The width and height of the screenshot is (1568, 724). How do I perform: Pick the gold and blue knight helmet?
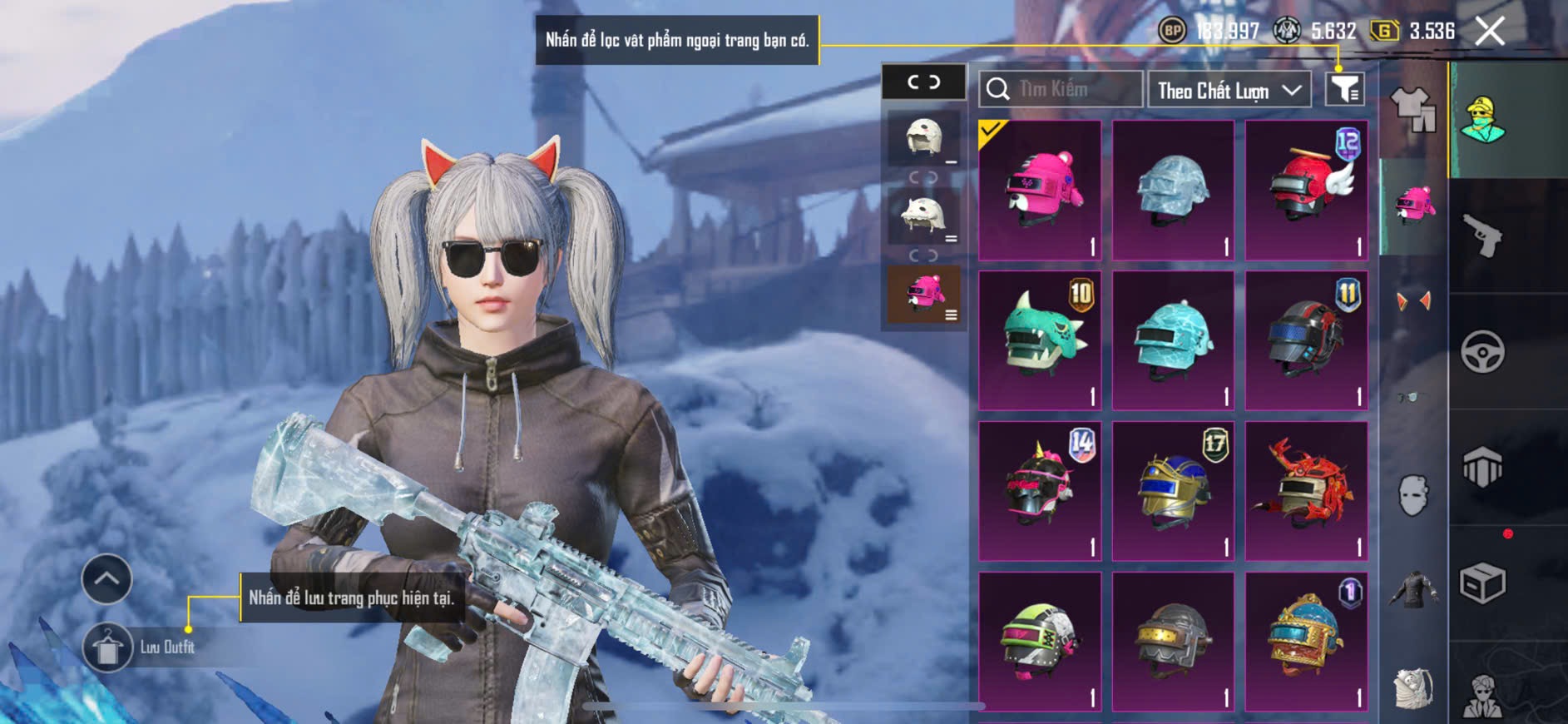[x=1173, y=491]
